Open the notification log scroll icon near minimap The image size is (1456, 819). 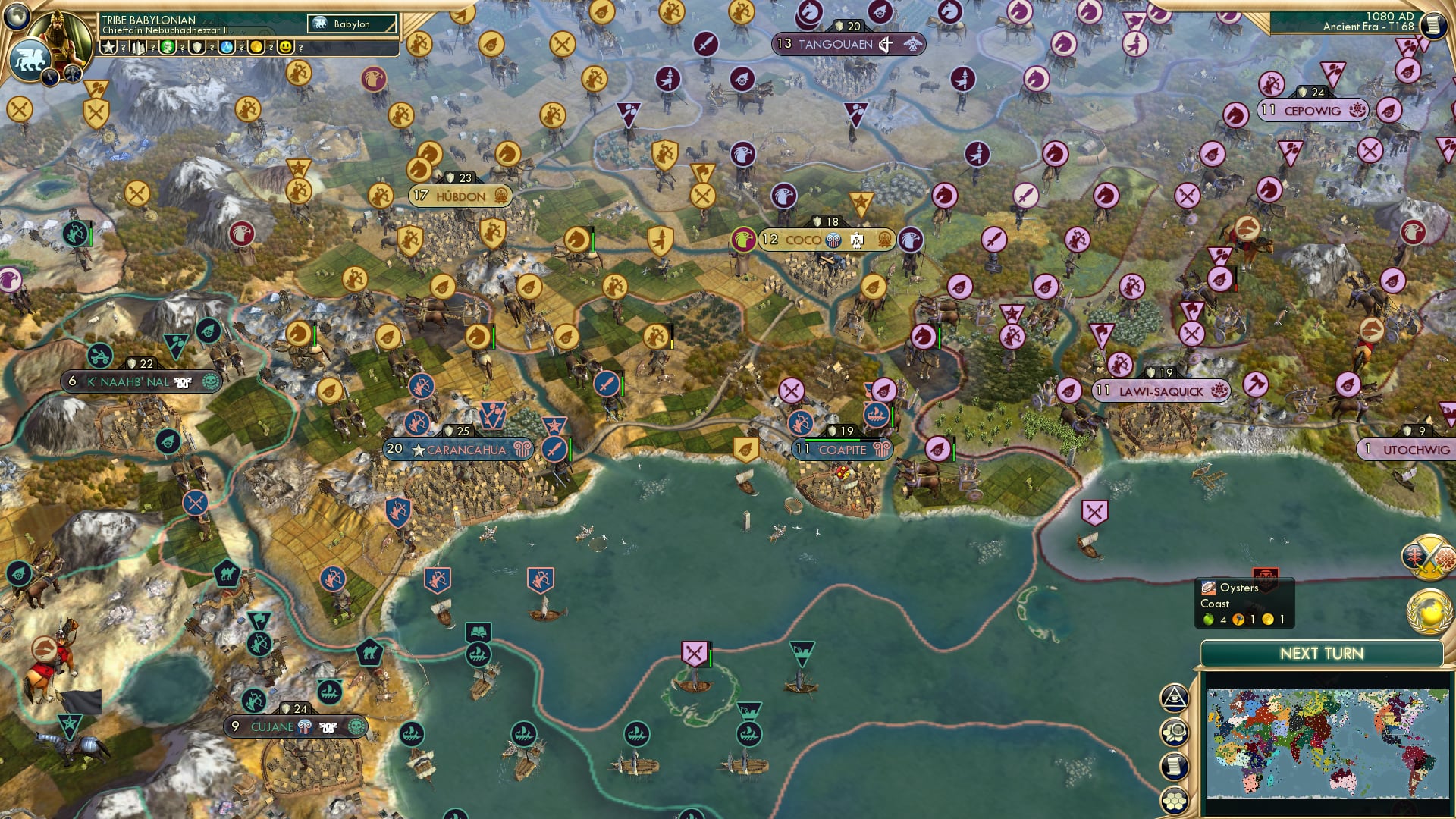pos(1174,765)
